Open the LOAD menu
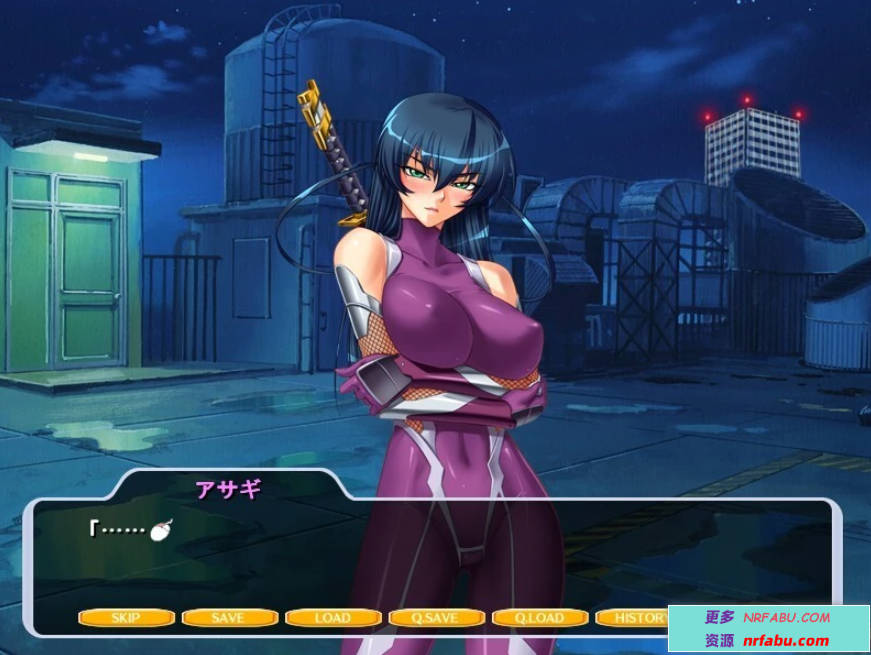The image size is (871, 655). point(332,618)
